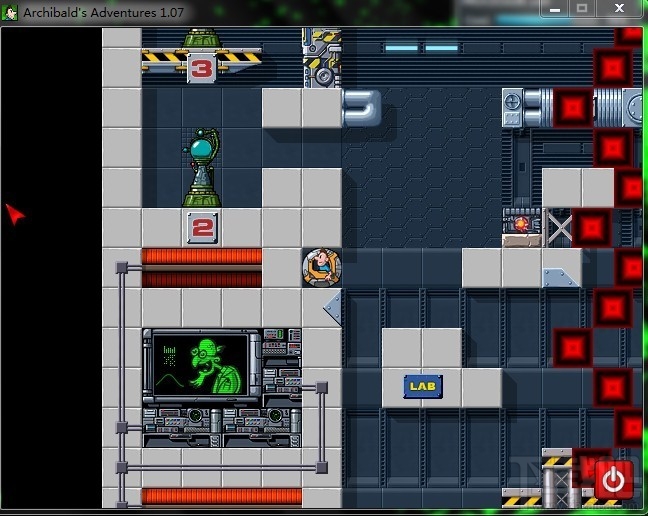This screenshot has height=516, width=648.
Task: Click the red power button
Action: (613, 480)
